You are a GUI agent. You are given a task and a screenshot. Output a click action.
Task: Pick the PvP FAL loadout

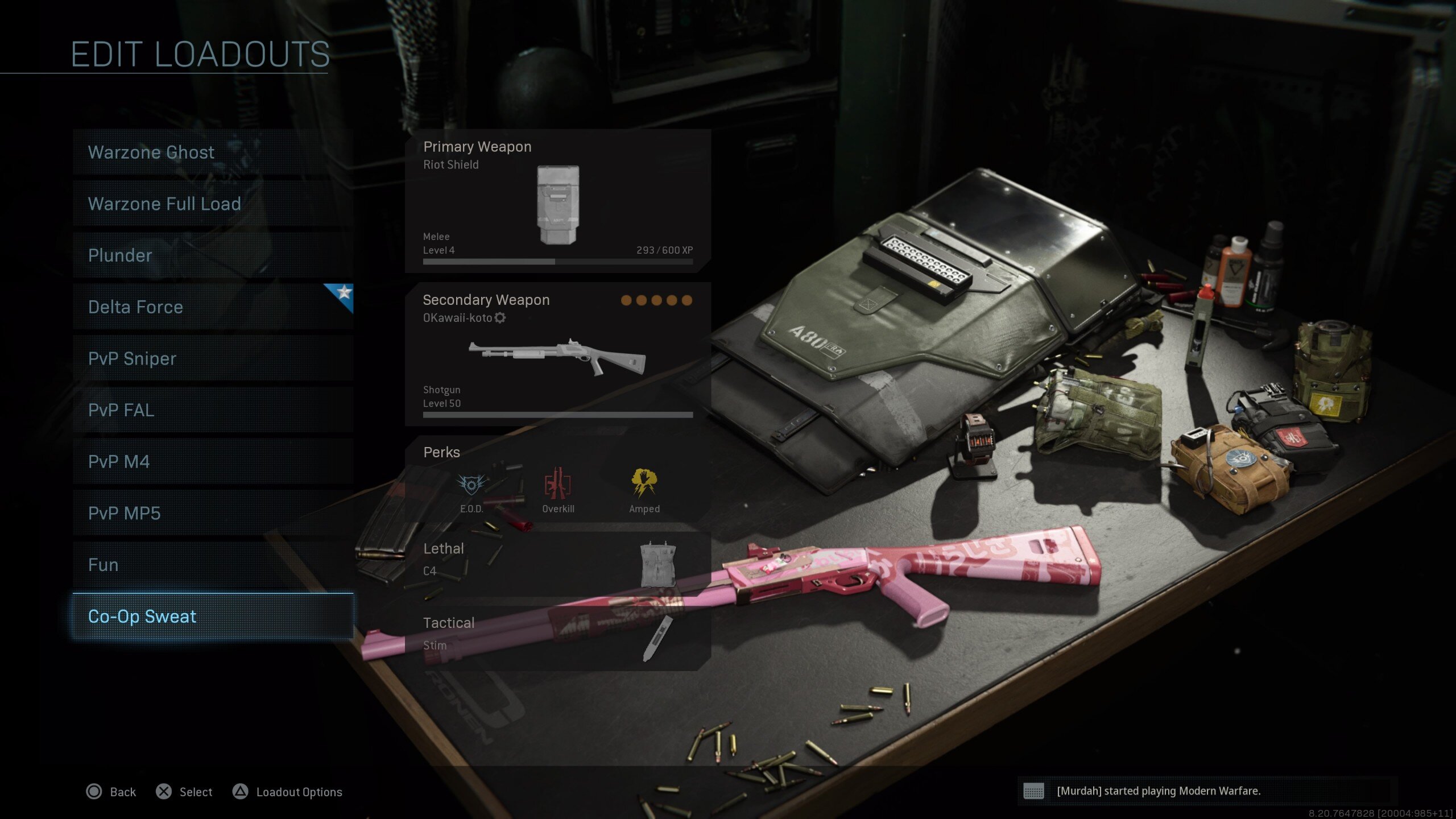point(213,410)
